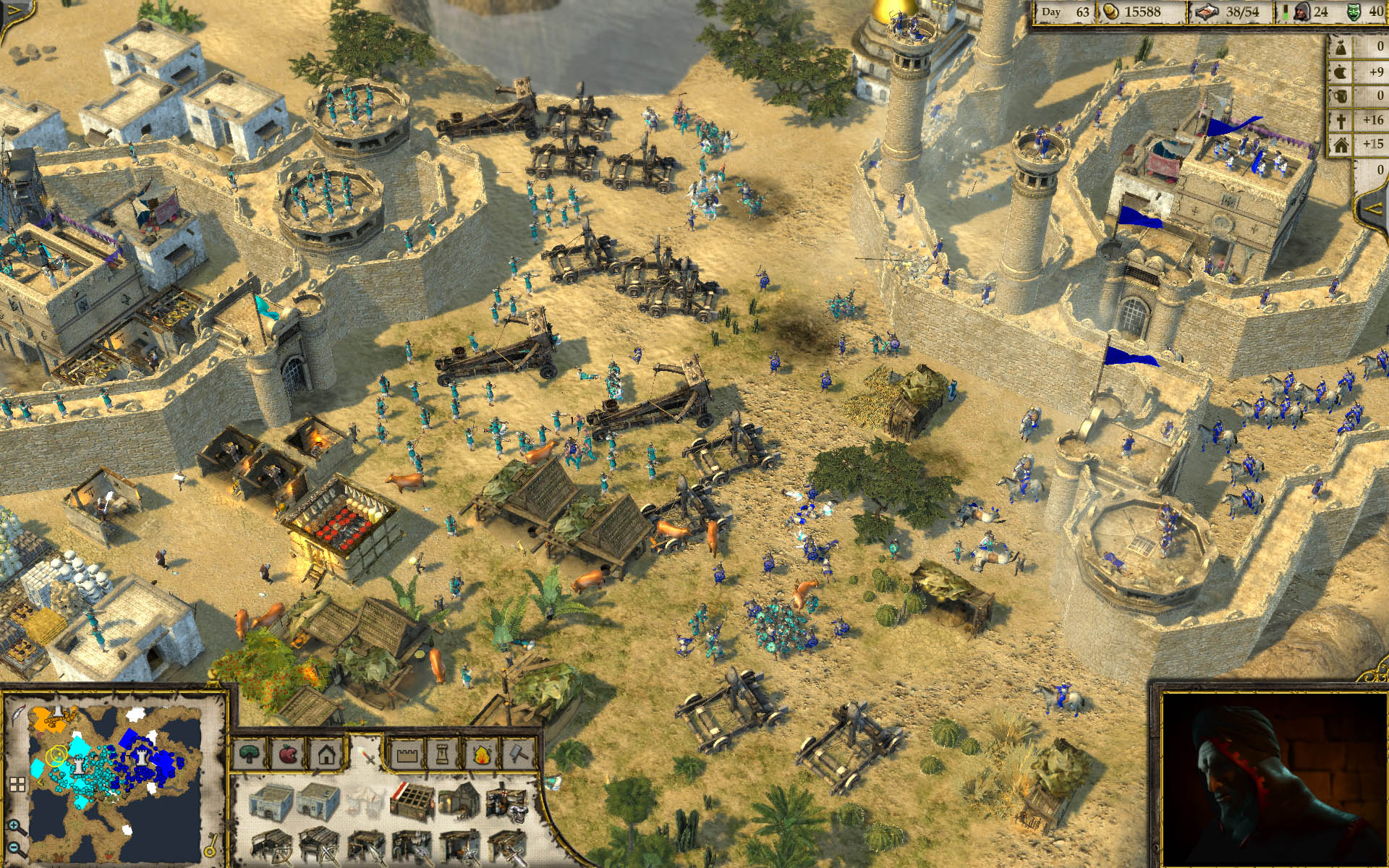
Task: Open the tower build category
Action: click(441, 754)
